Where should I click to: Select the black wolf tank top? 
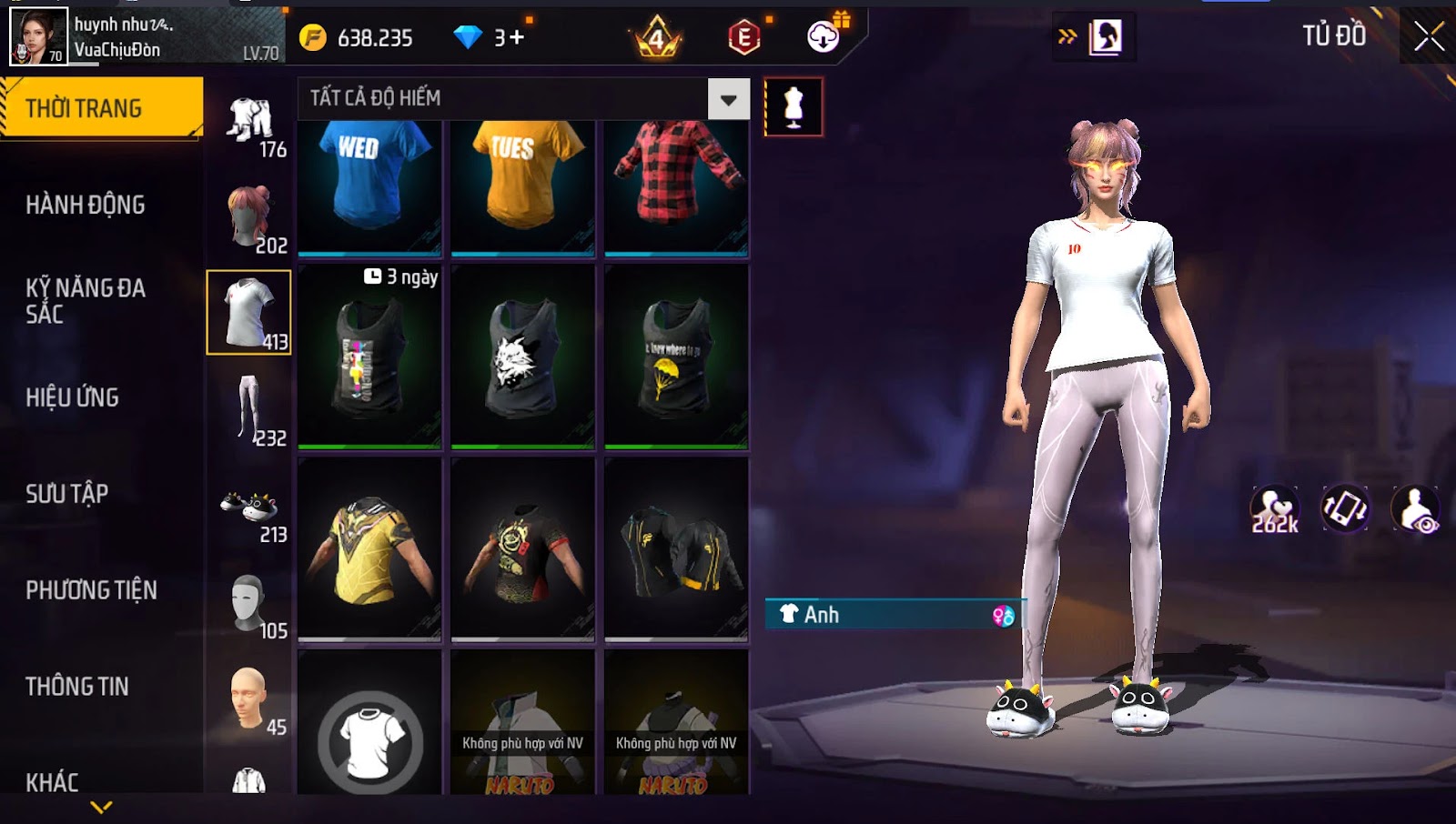pos(522,357)
